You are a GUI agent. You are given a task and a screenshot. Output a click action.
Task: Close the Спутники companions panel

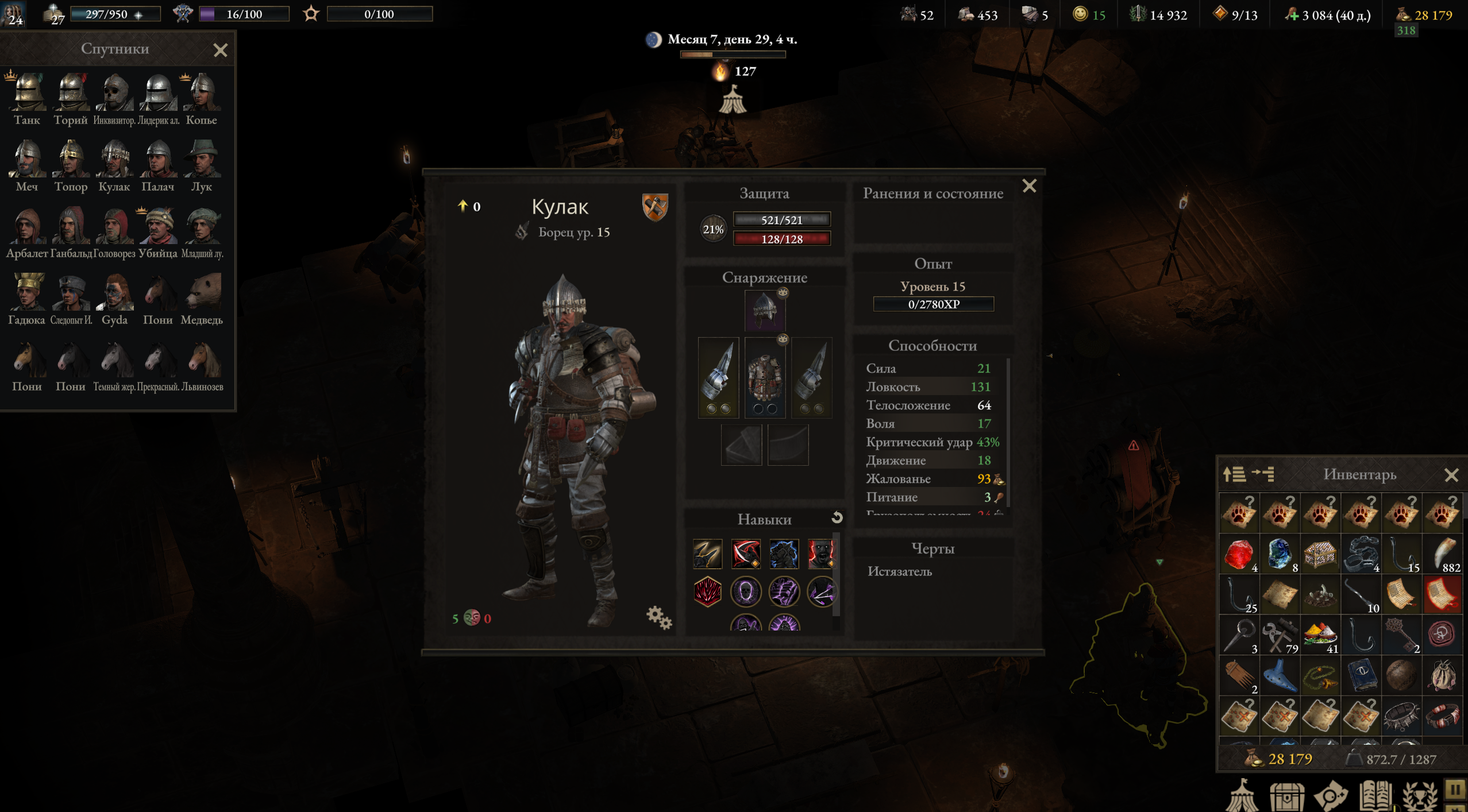tap(220, 51)
